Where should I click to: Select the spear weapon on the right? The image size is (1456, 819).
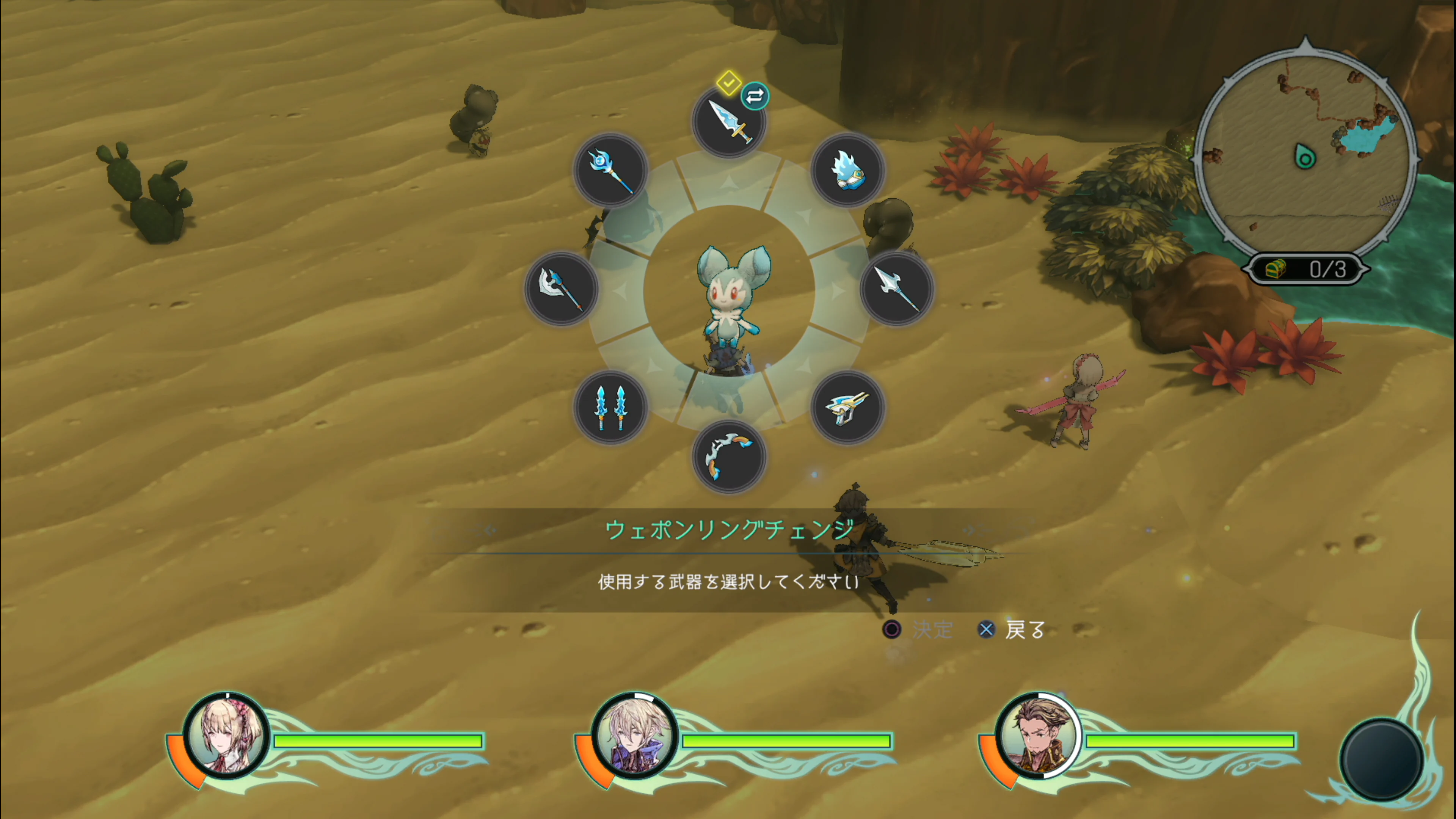[897, 290]
